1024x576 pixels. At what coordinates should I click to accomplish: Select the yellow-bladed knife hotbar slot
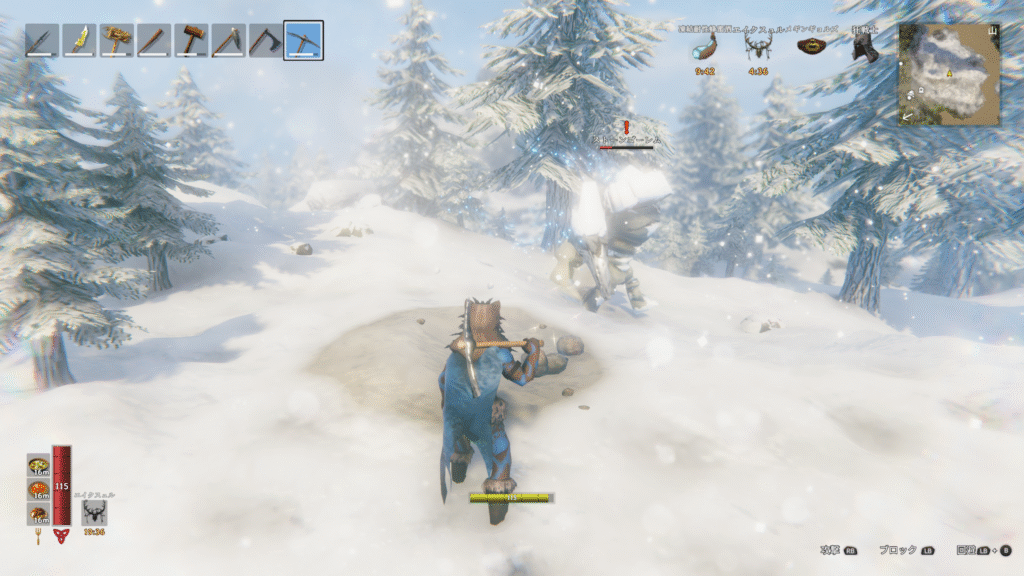tap(78, 41)
